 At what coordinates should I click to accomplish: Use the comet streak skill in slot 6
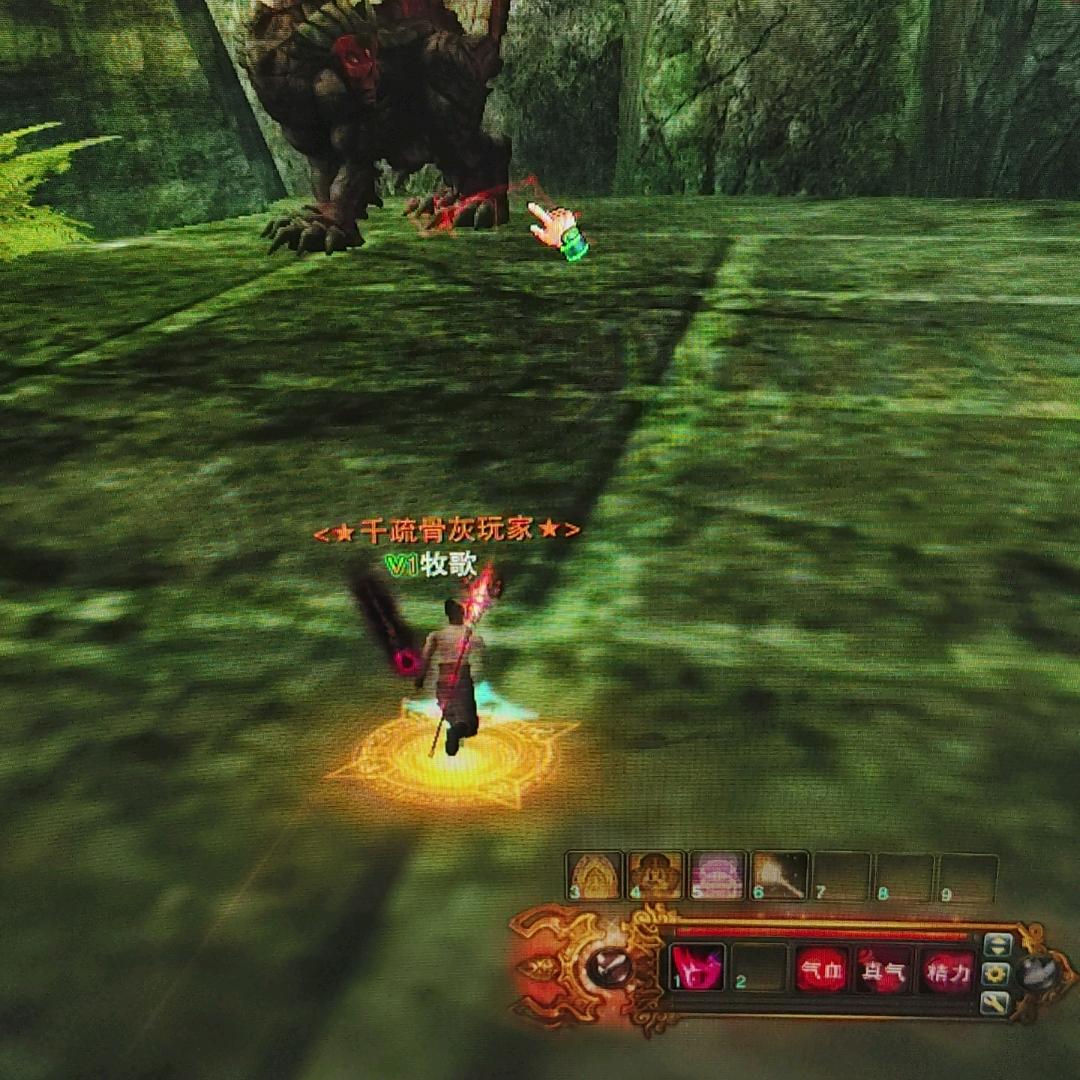pos(780,876)
